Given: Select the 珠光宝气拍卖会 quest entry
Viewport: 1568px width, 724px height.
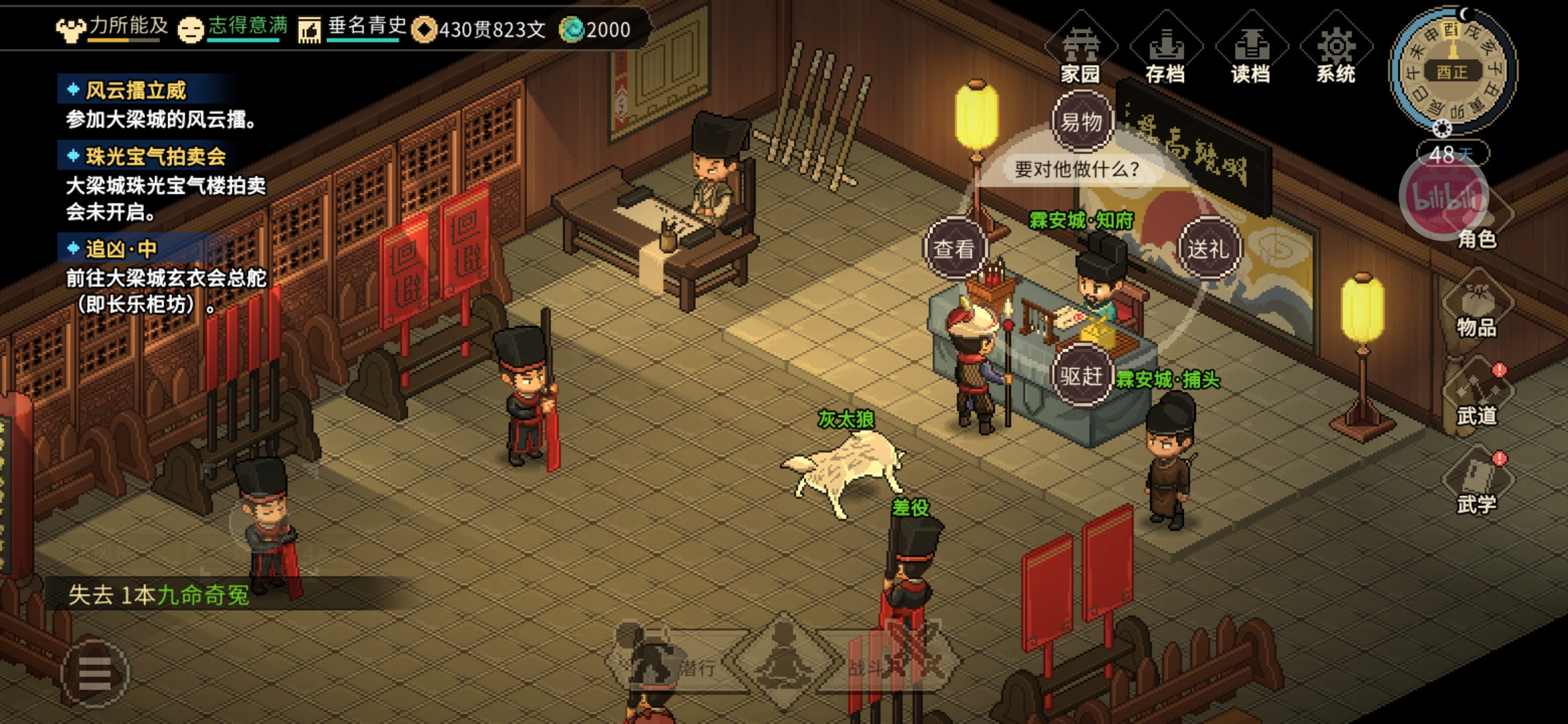Looking at the screenshot, I should tap(155, 156).
